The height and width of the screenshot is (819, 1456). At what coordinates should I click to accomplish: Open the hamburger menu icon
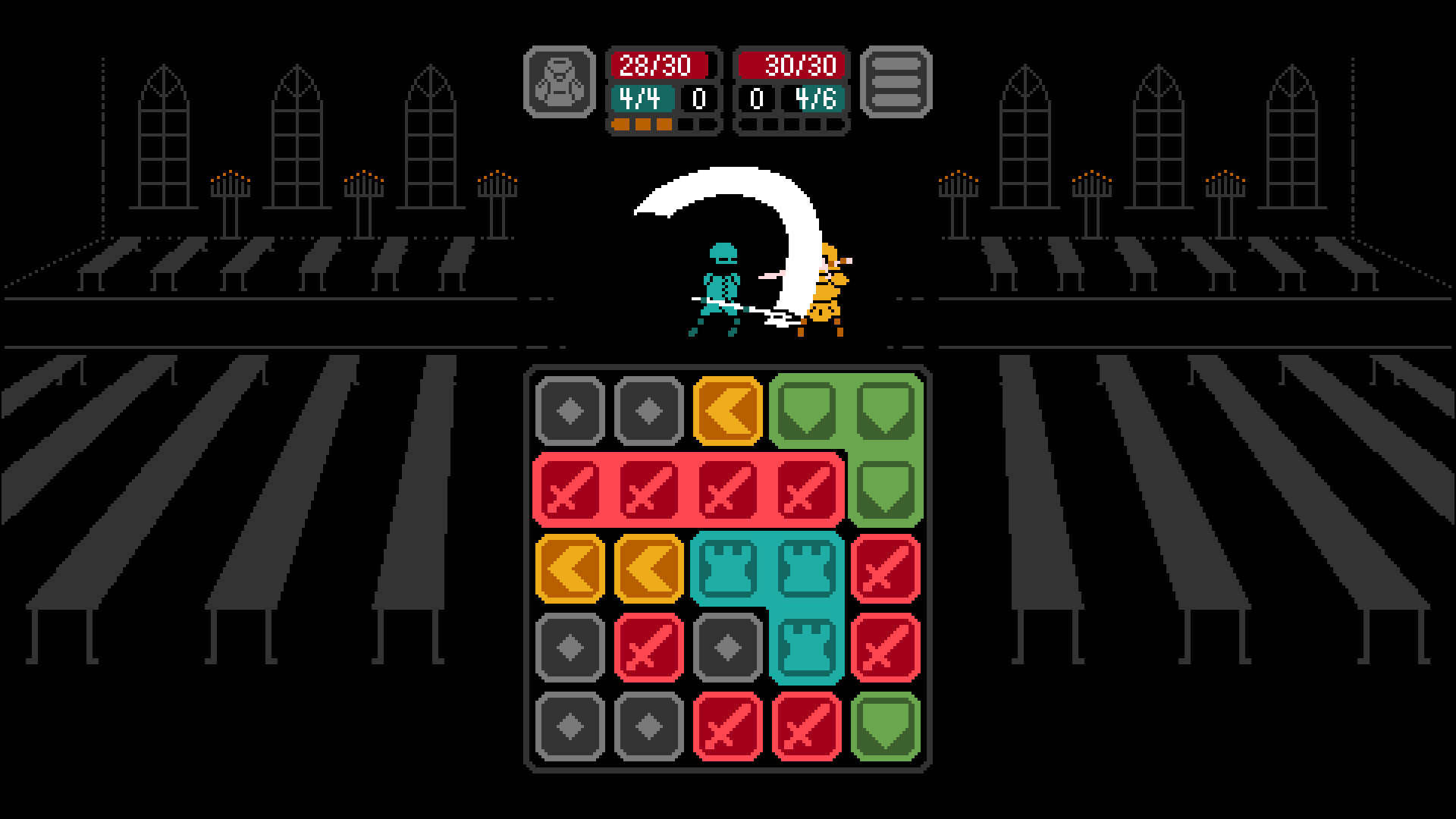click(x=895, y=82)
